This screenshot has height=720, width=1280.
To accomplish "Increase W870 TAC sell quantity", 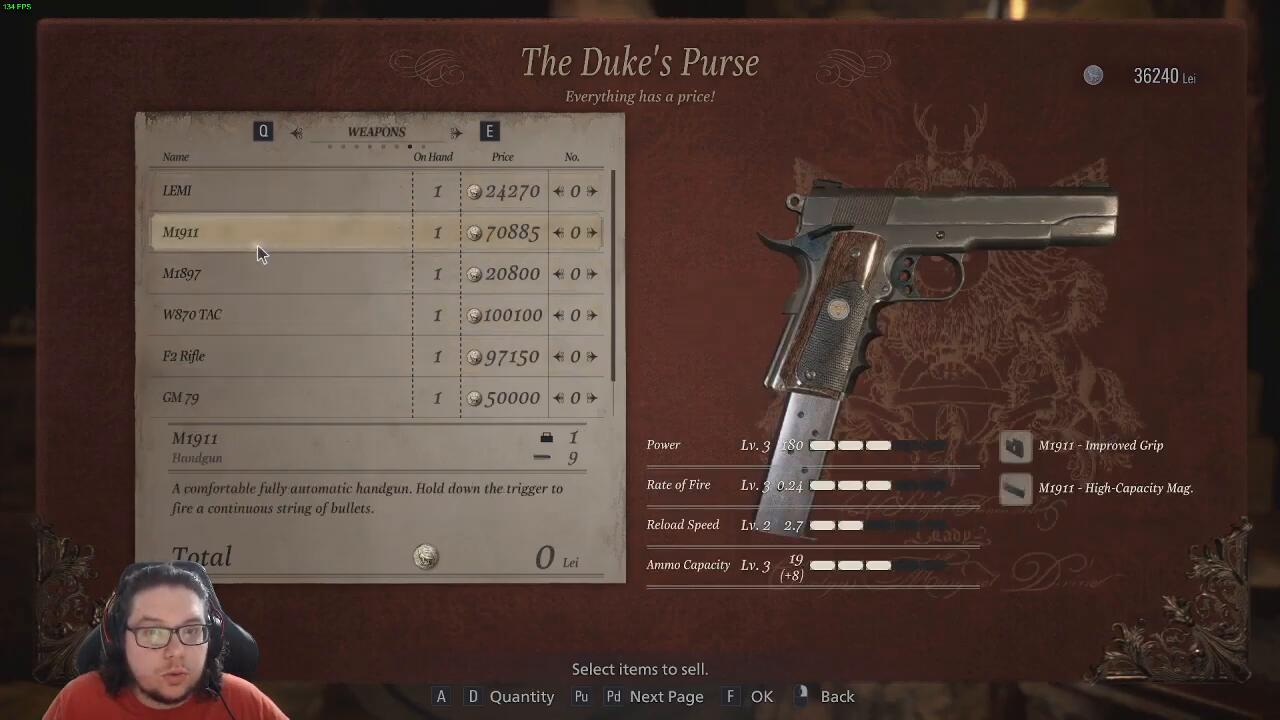I will click(x=592, y=315).
